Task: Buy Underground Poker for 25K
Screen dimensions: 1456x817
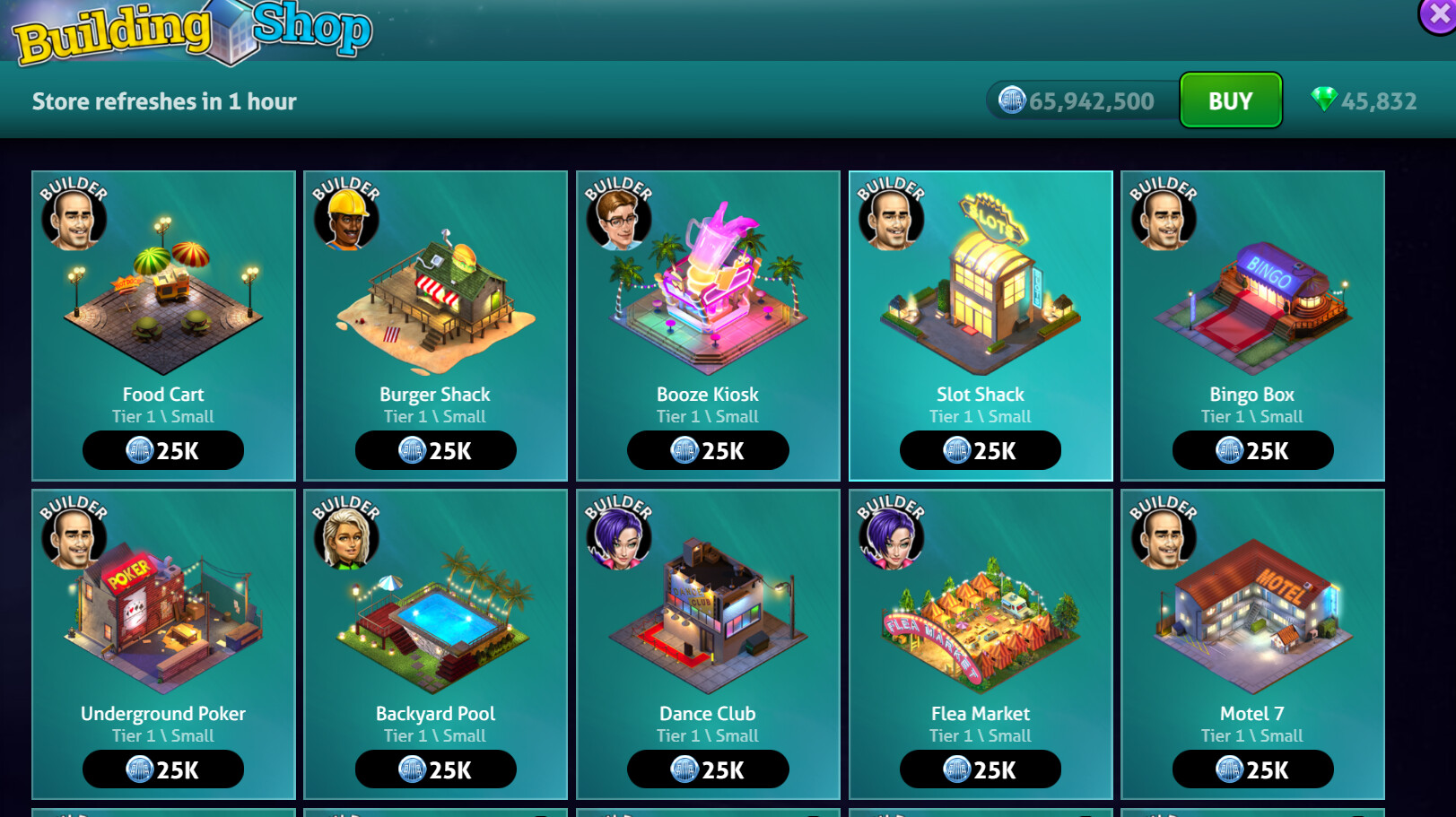Action: coord(163,769)
